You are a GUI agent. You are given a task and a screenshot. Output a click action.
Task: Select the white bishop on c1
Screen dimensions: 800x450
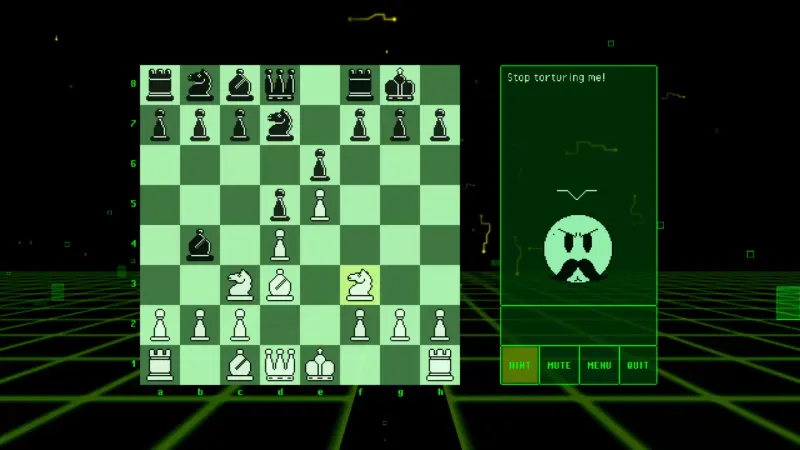tap(240, 365)
